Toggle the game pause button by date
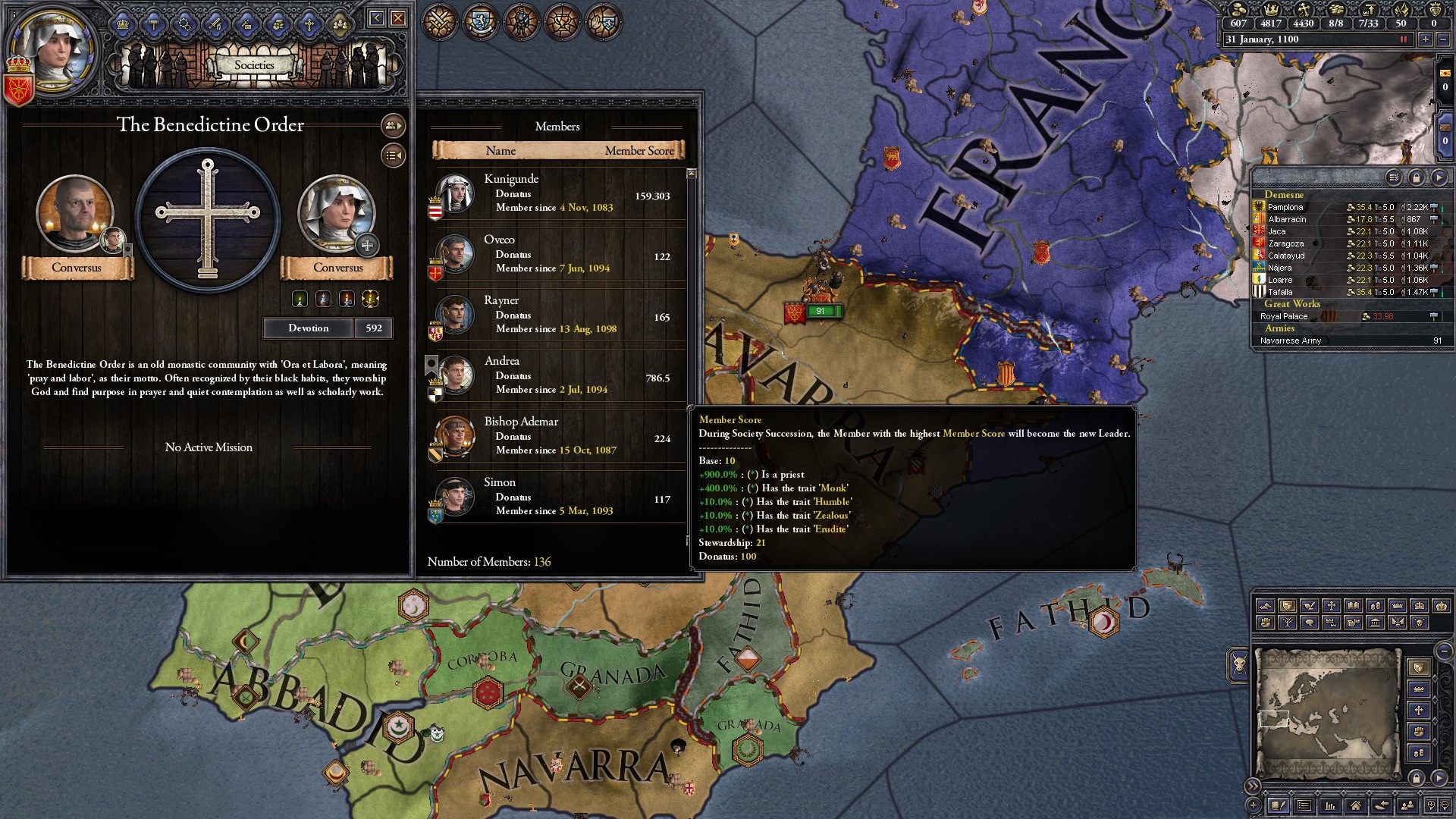The width and height of the screenshot is (1456, 819). [x=1403, y=39]
